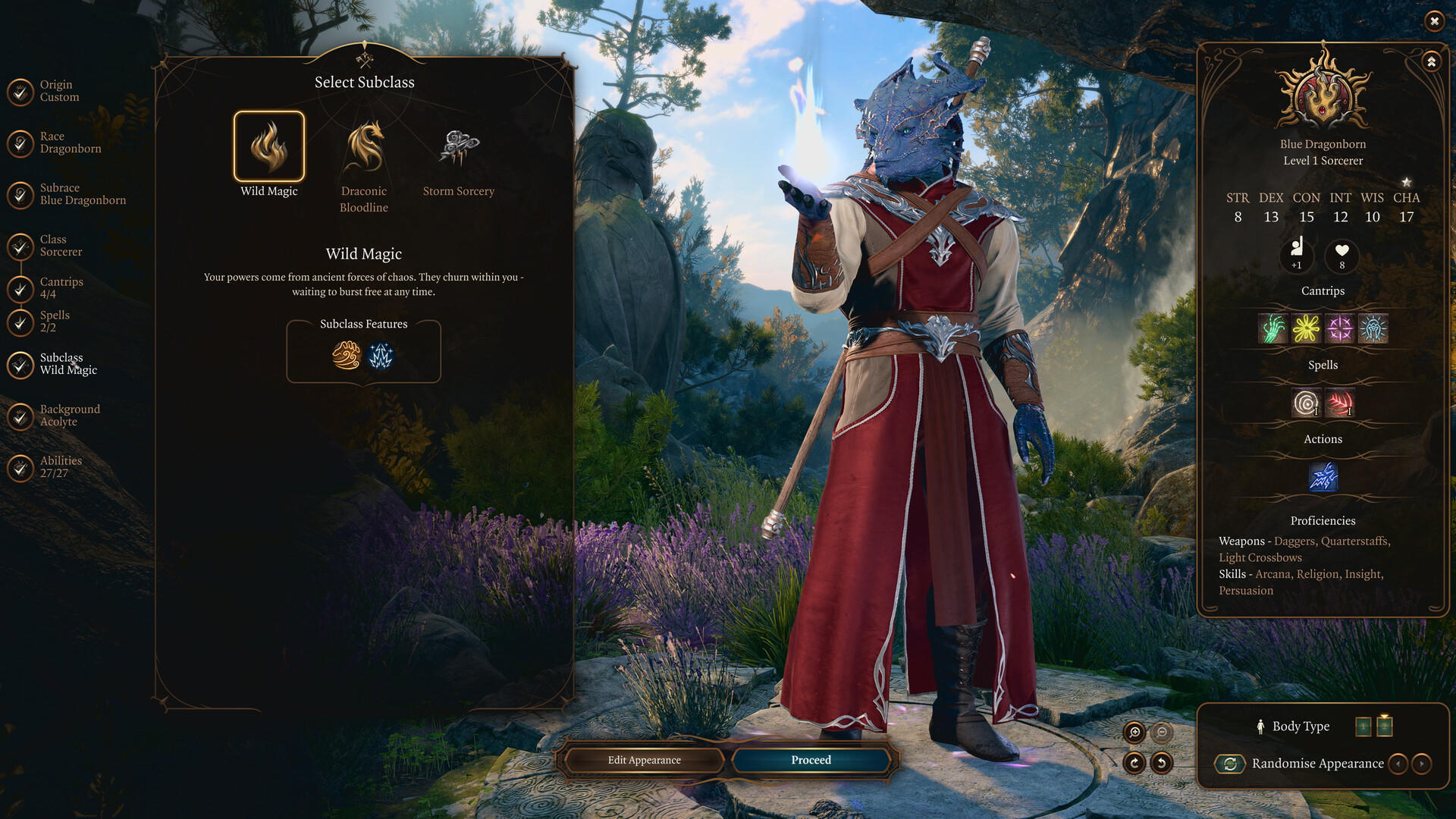Open the Abilities 27/27 step

[61, 466]
